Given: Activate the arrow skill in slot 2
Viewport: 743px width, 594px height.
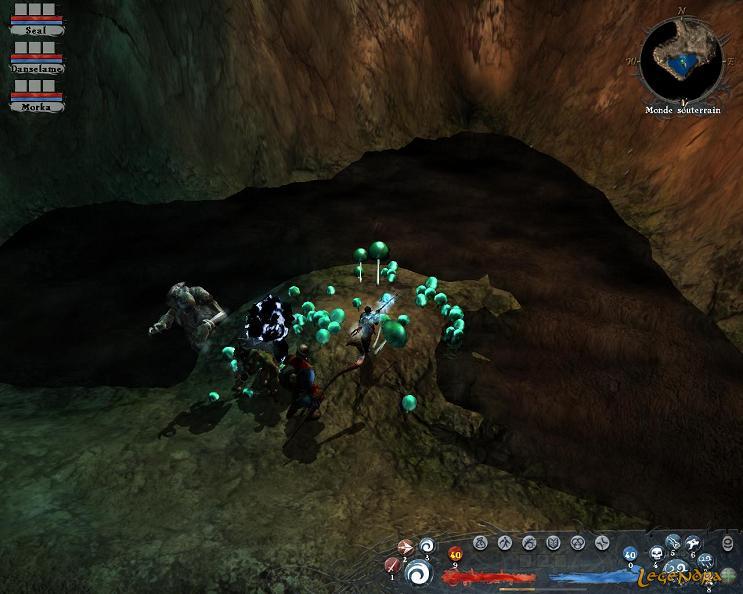Looking at the screenshot, I should click(407, 547).
